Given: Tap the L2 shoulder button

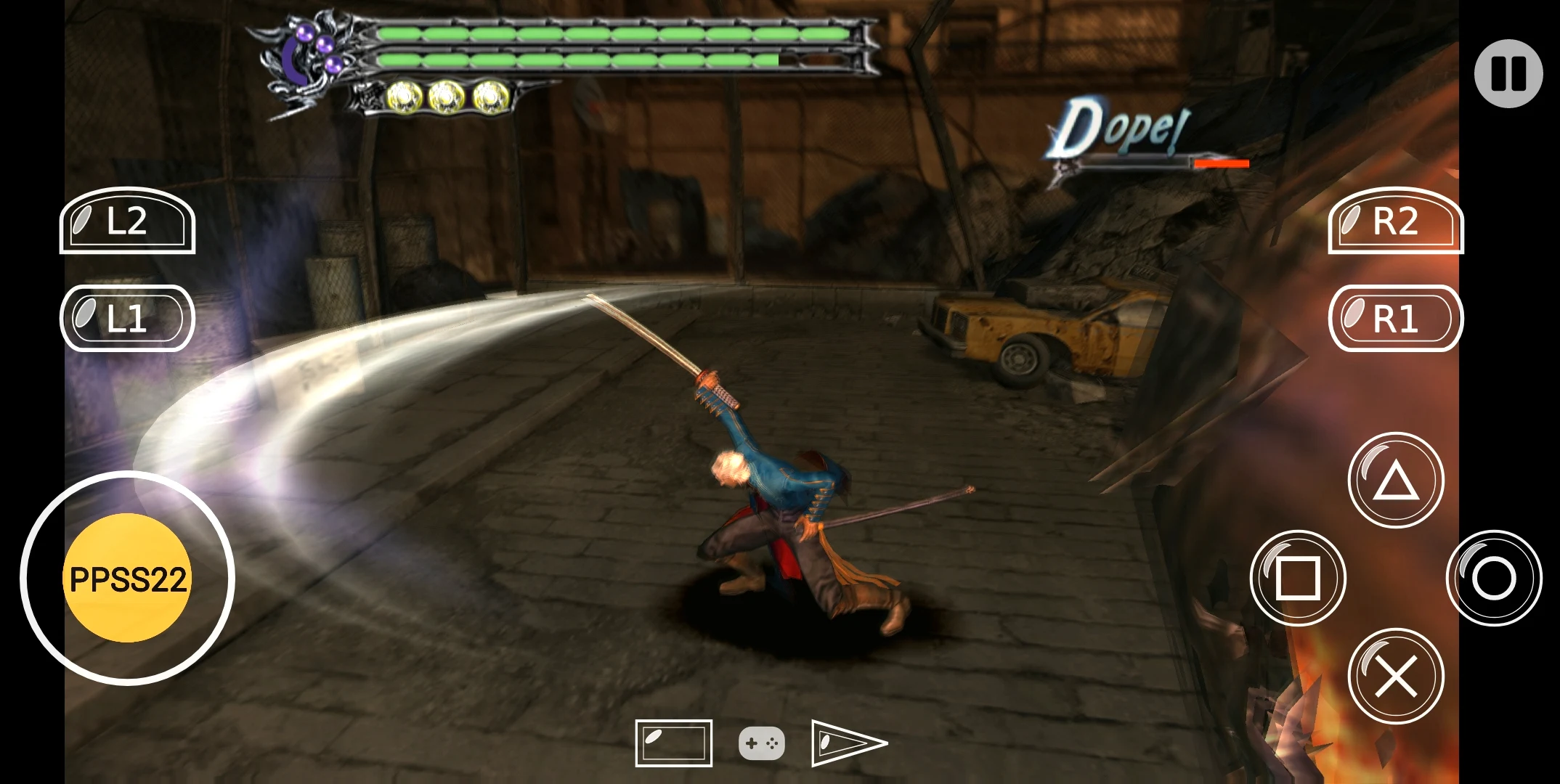Looking at the screenshot, I should point(127,221).
